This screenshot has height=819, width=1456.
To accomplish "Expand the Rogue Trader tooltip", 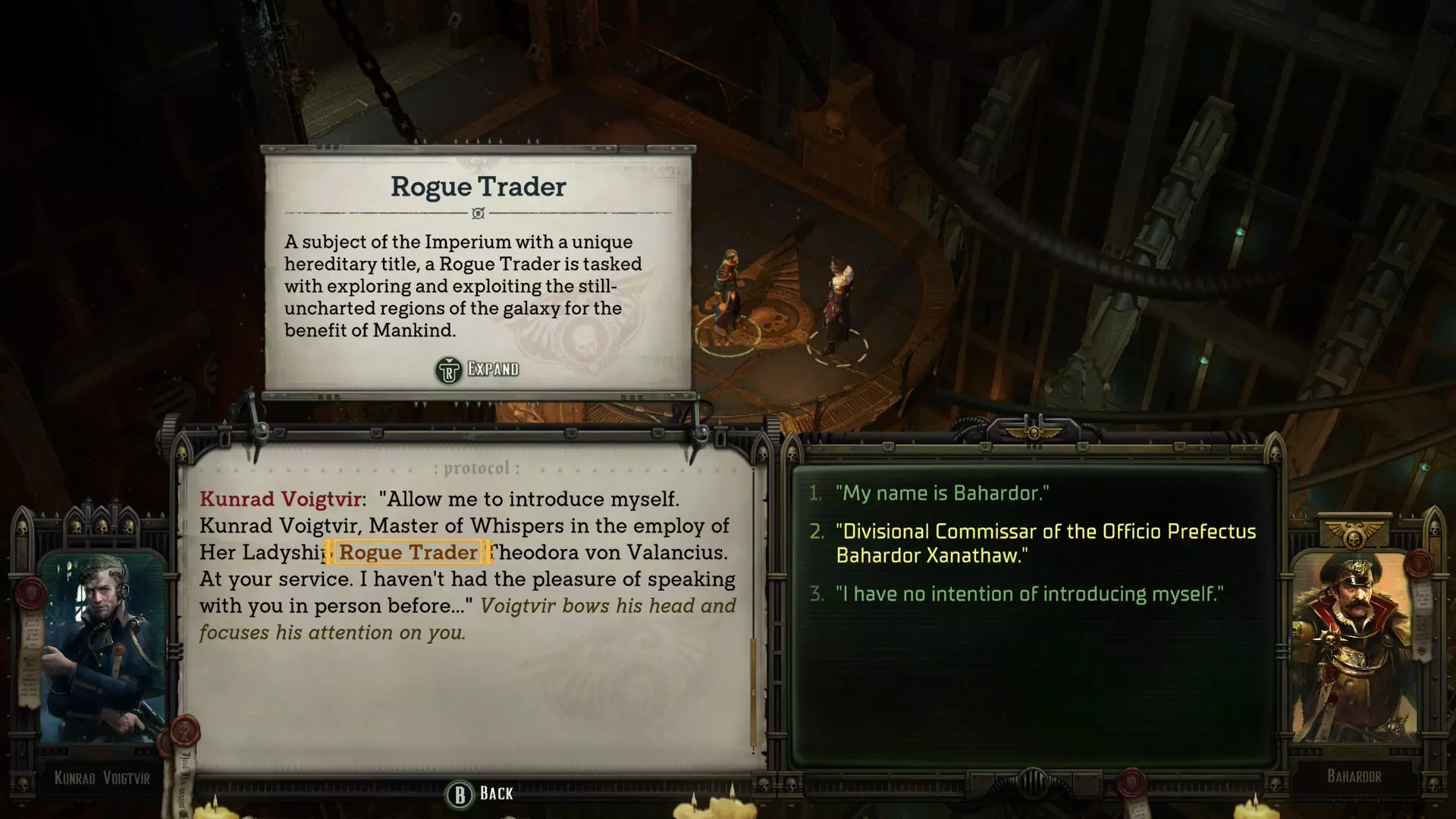I will point(478,370).
